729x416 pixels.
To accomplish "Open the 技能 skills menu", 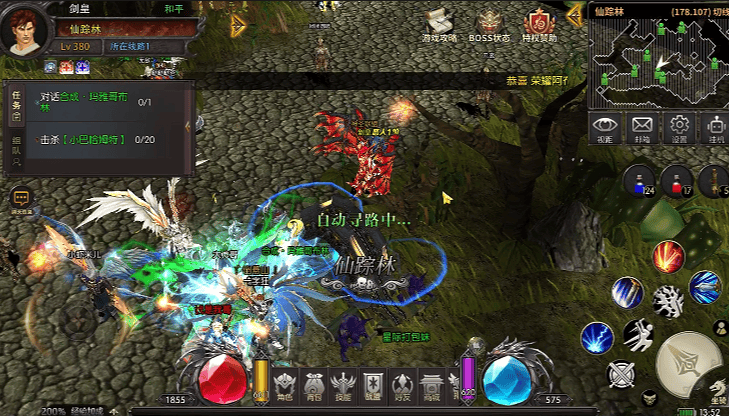I will coord(343,386).
